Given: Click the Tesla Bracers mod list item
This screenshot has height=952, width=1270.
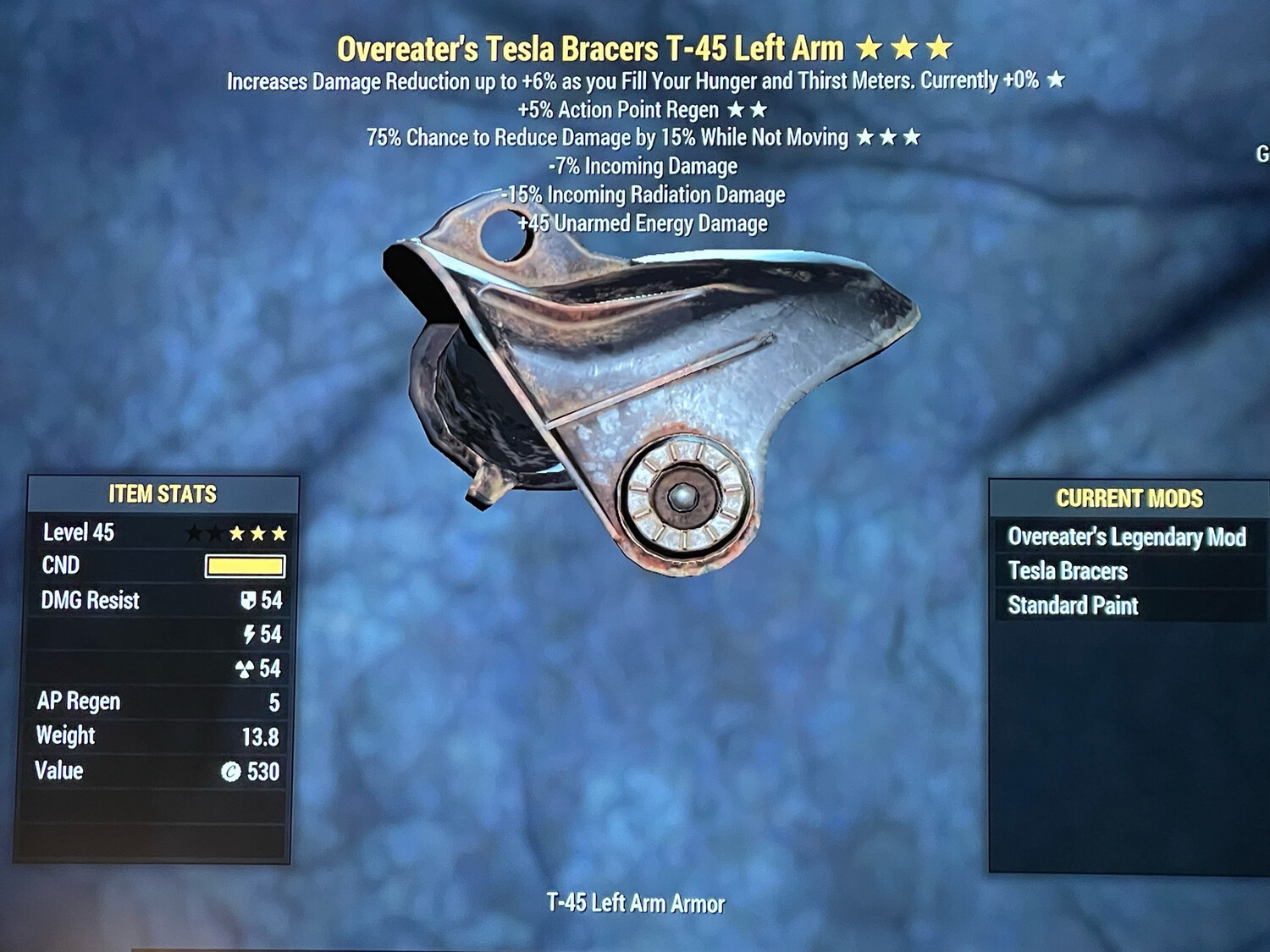Looking at the screenshot, I should [x=1067, y=571].
